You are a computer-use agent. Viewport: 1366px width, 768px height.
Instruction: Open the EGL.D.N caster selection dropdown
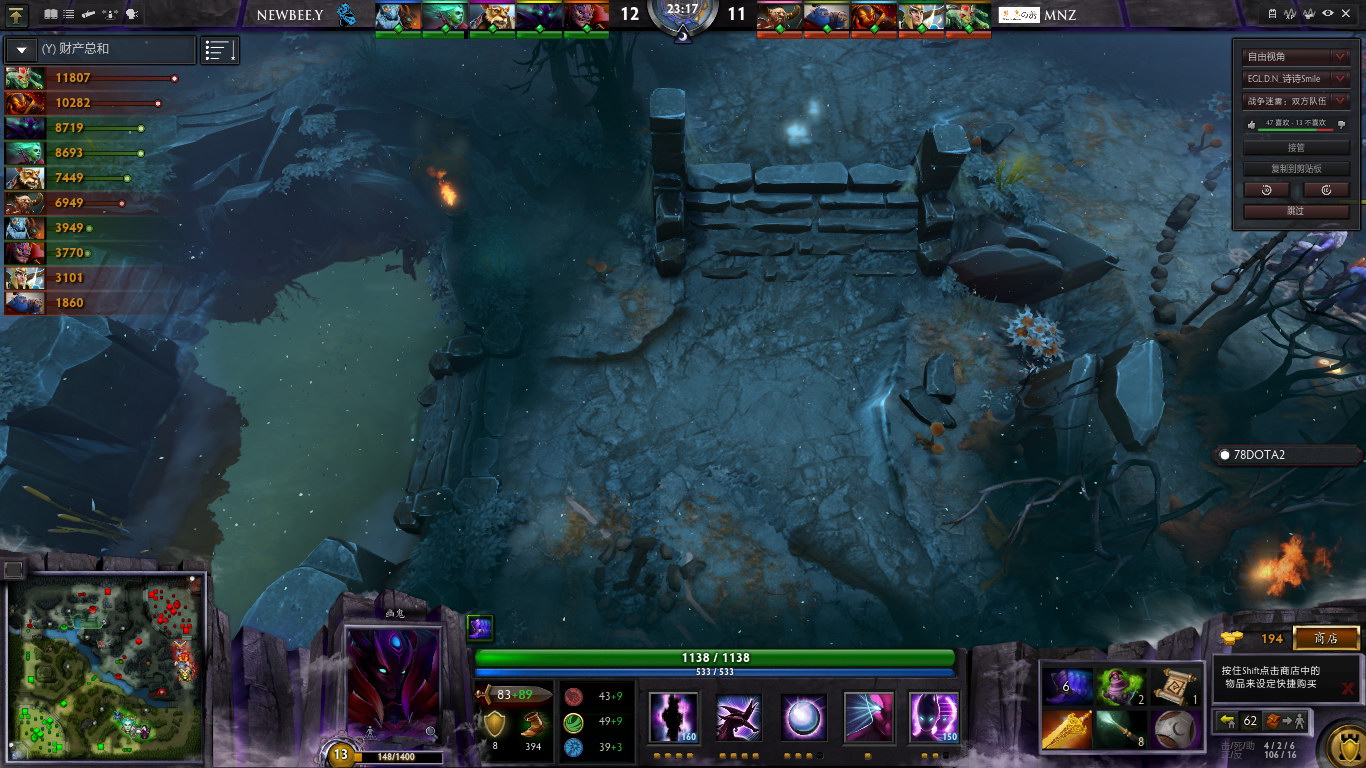[1296, 78]
